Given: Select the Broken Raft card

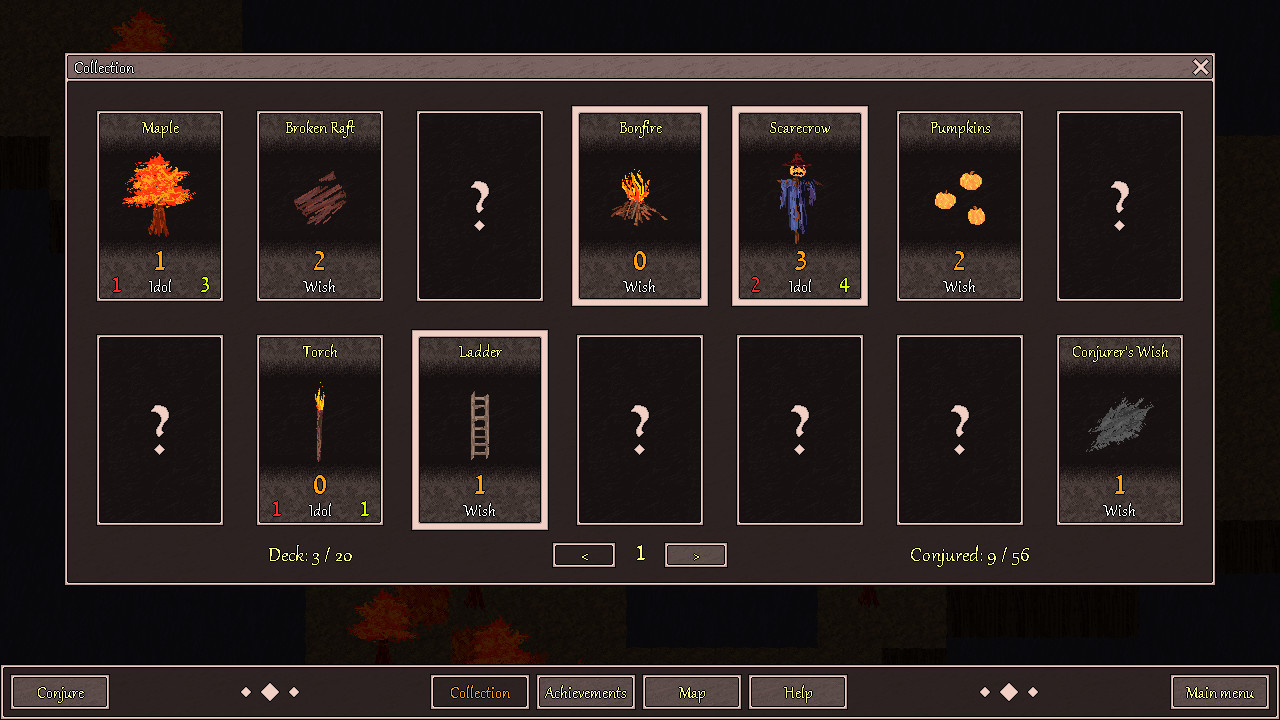Looking at the screenshot, I should click(x=320, y=206).
